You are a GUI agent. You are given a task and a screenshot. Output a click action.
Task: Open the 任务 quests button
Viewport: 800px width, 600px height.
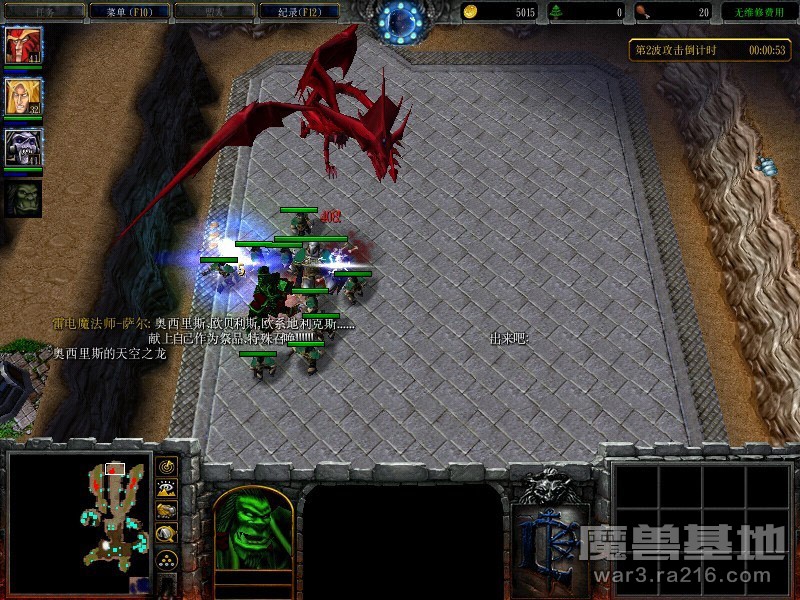[x=42, y=12]
